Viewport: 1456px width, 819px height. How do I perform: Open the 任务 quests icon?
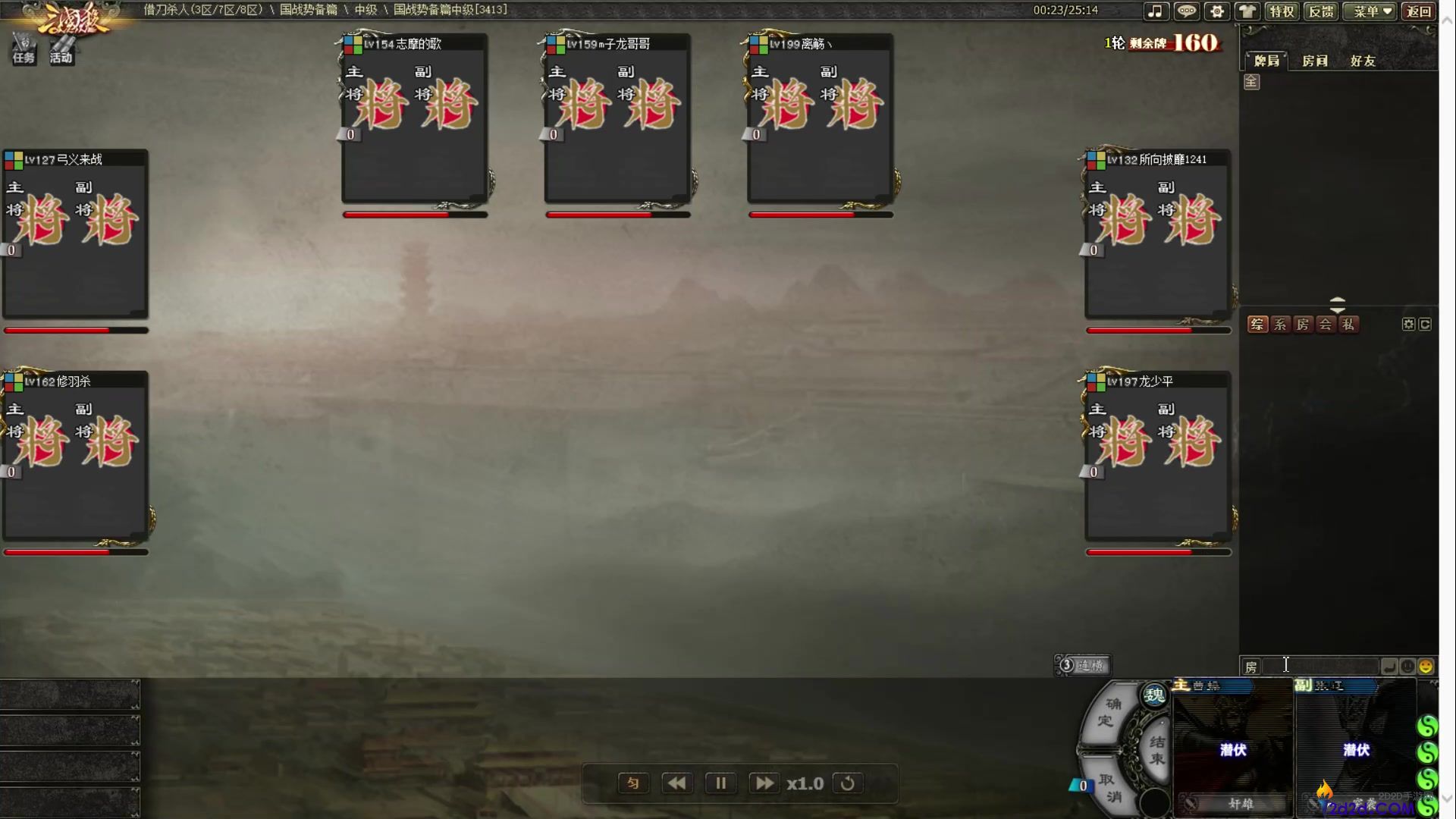[x=24, y=49]
